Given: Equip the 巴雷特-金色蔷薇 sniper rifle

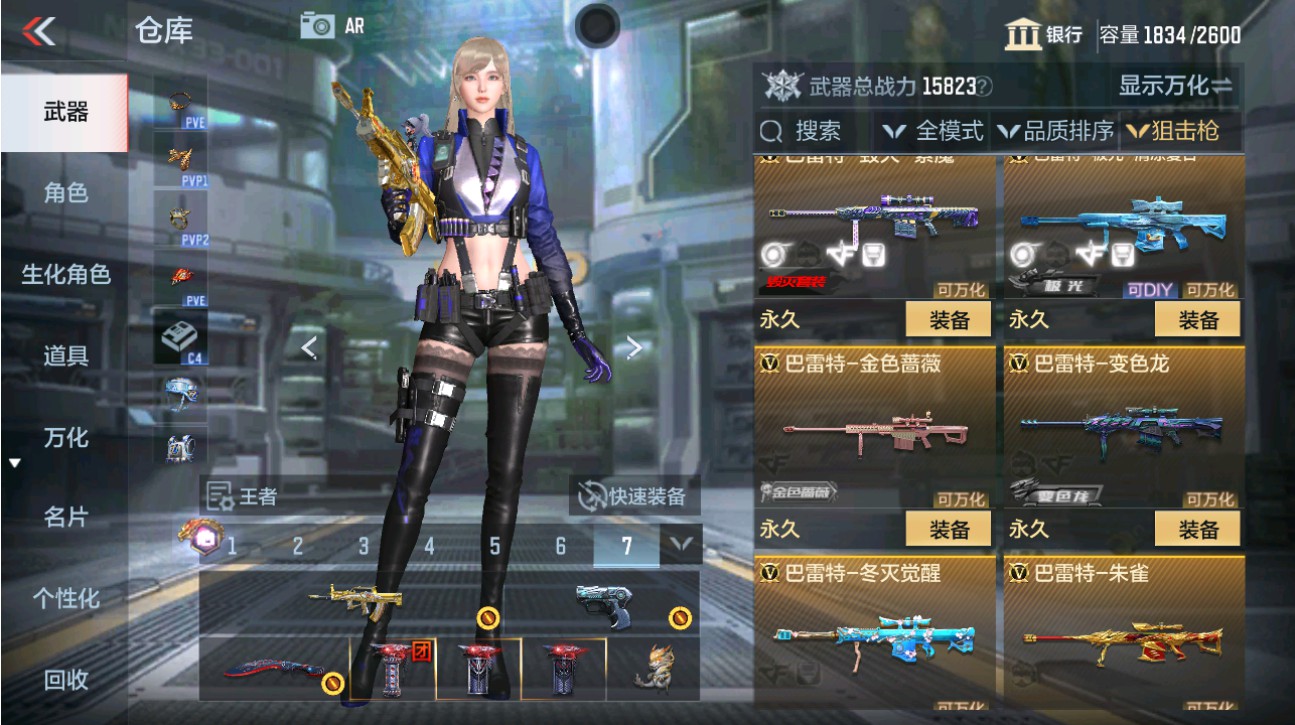Looking at the screenshot, I should (949, 528).
